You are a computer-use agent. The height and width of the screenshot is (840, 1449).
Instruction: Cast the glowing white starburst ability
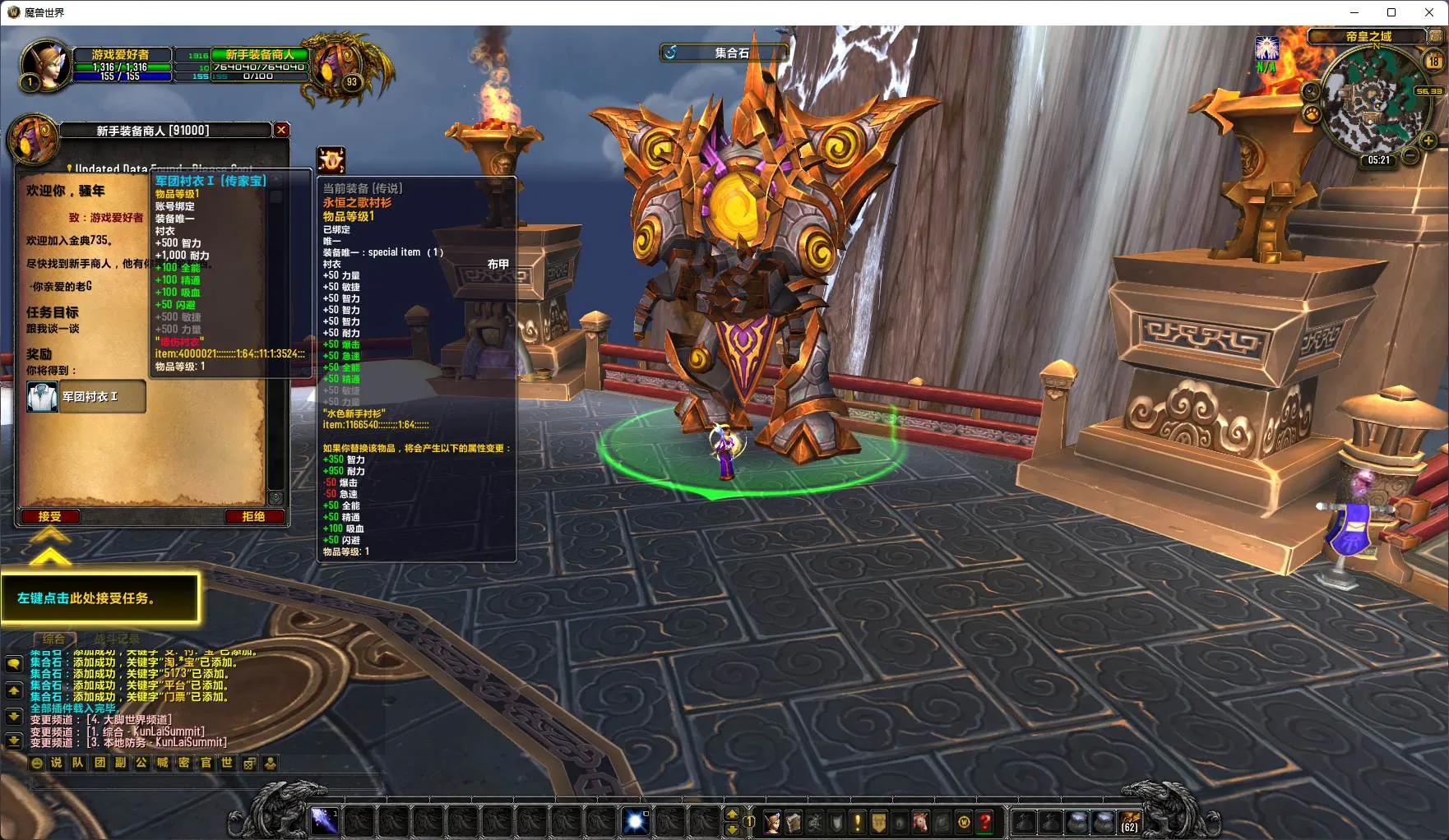coord(636,821)
